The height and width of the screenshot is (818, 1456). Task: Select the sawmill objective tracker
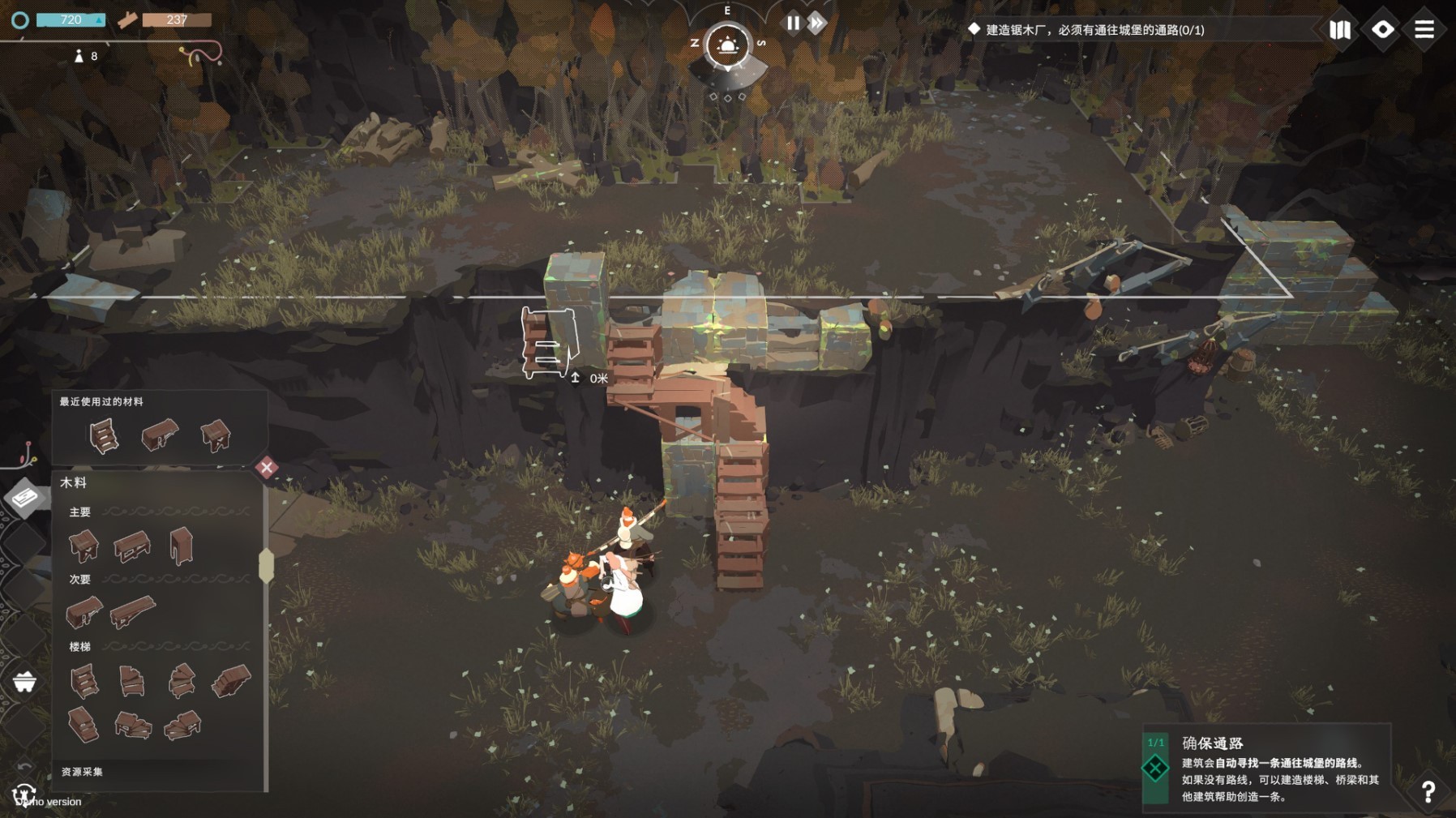[1086, 30]
